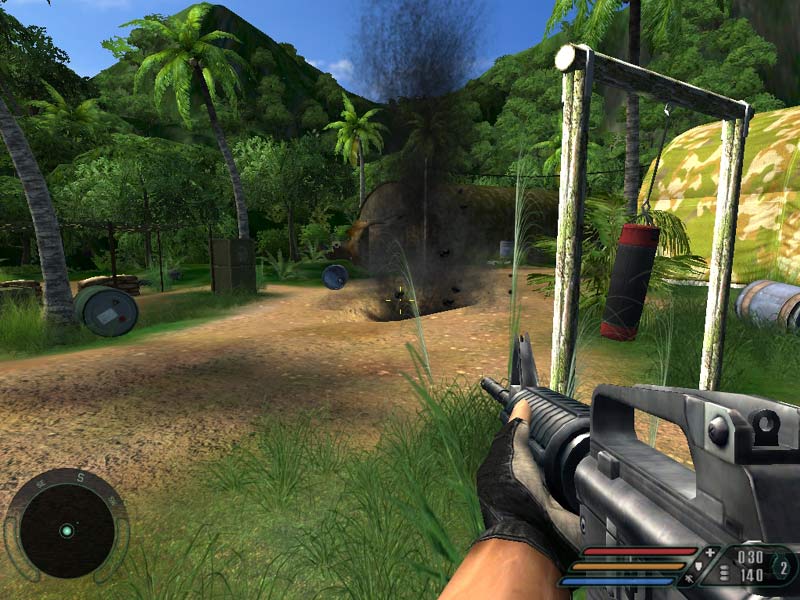Click the player dot on the radar
The width and height of the screenshot is (800, 600).
click(67, 530)
